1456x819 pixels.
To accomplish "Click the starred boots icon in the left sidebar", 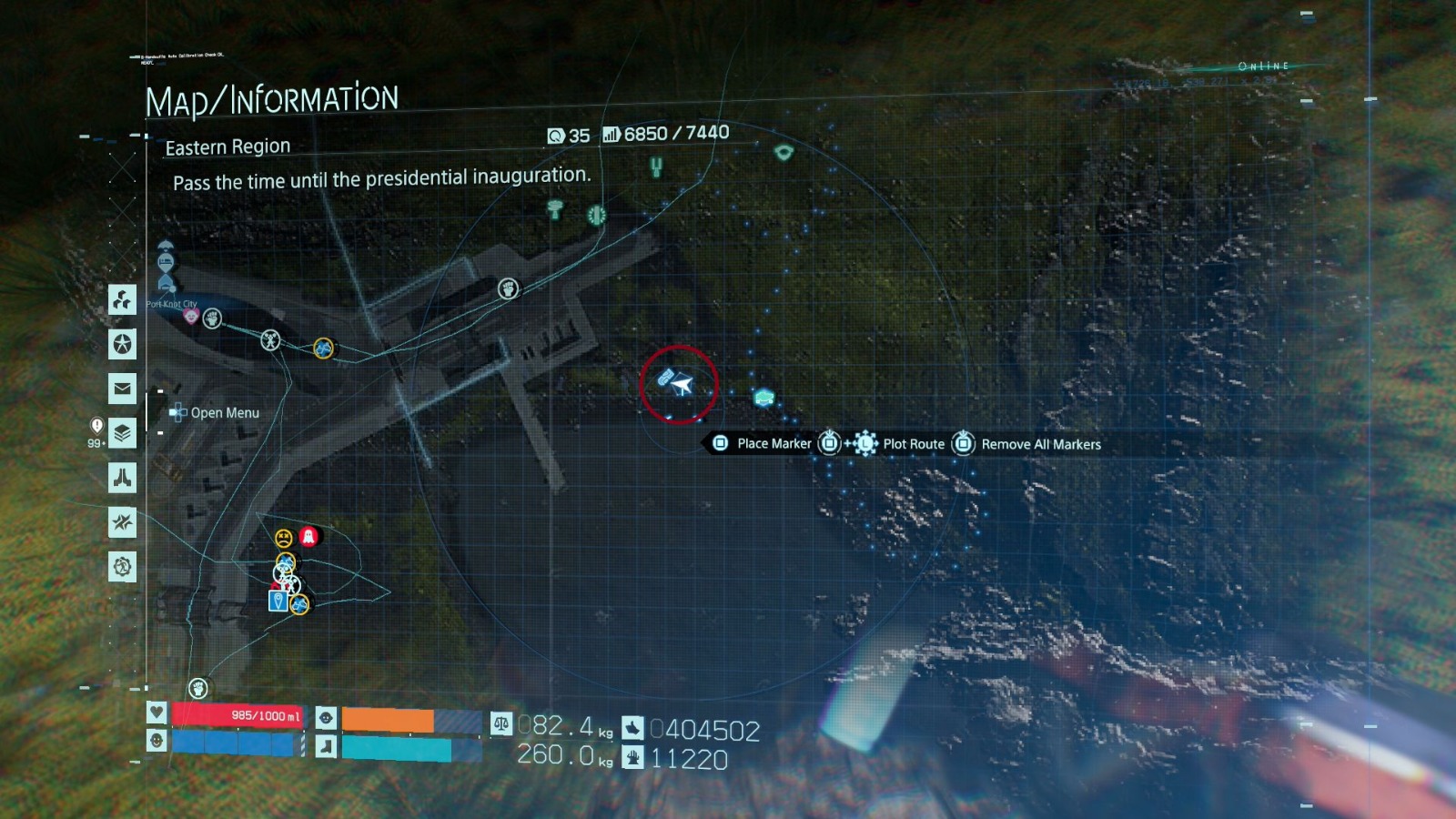I will point(122,521).
